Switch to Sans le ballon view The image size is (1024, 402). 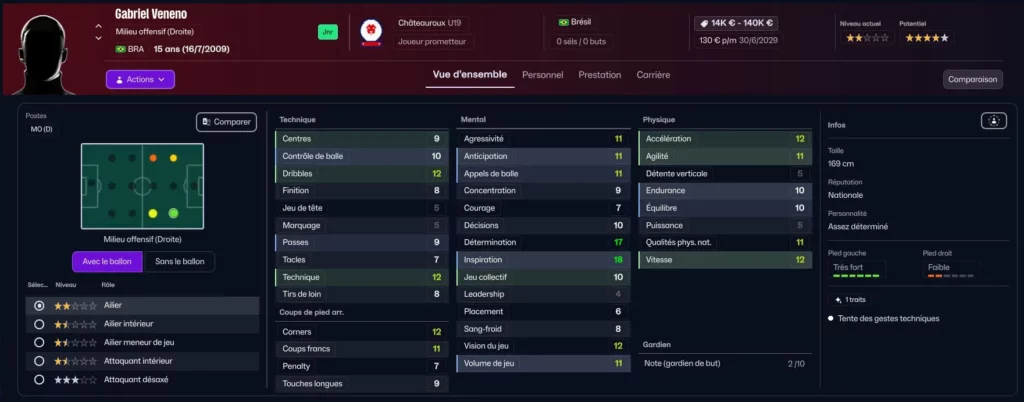pyautogui.click(x=179, y=262)
